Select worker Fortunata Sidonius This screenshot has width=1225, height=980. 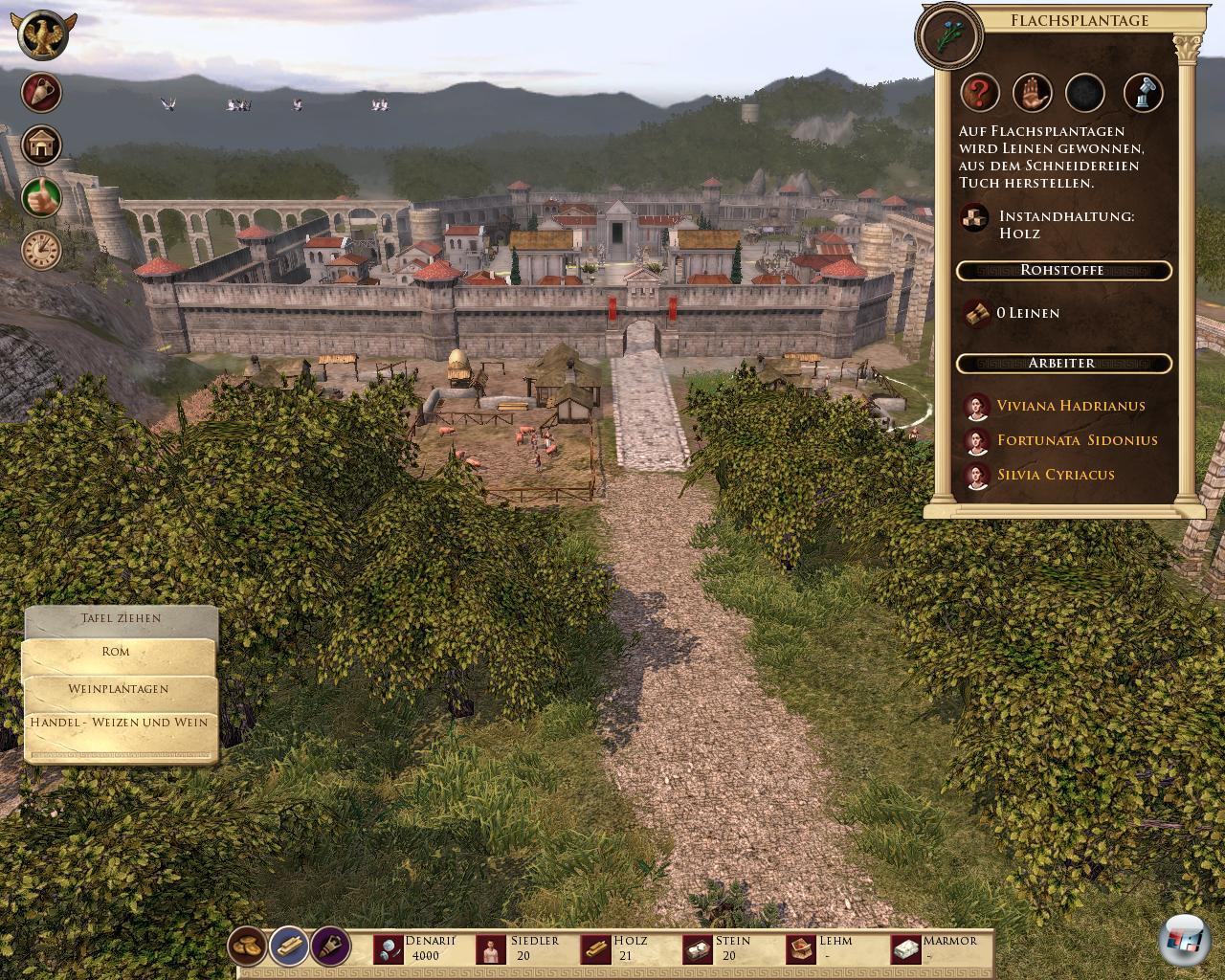[1077, 440]
